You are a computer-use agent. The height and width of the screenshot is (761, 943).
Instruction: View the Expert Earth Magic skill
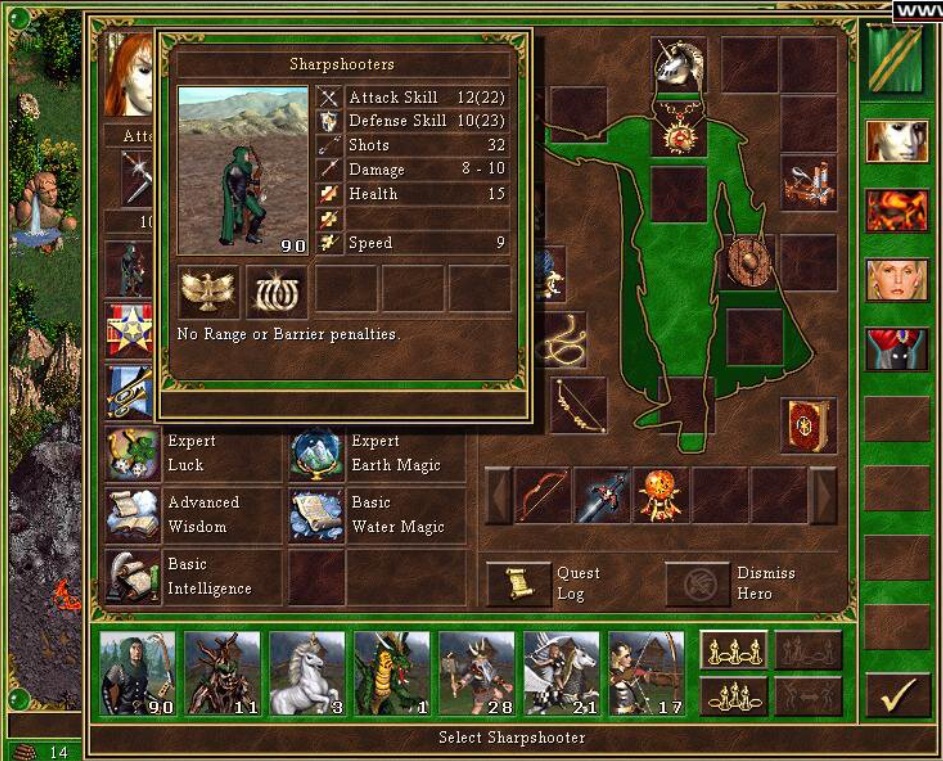click(317, 453)
